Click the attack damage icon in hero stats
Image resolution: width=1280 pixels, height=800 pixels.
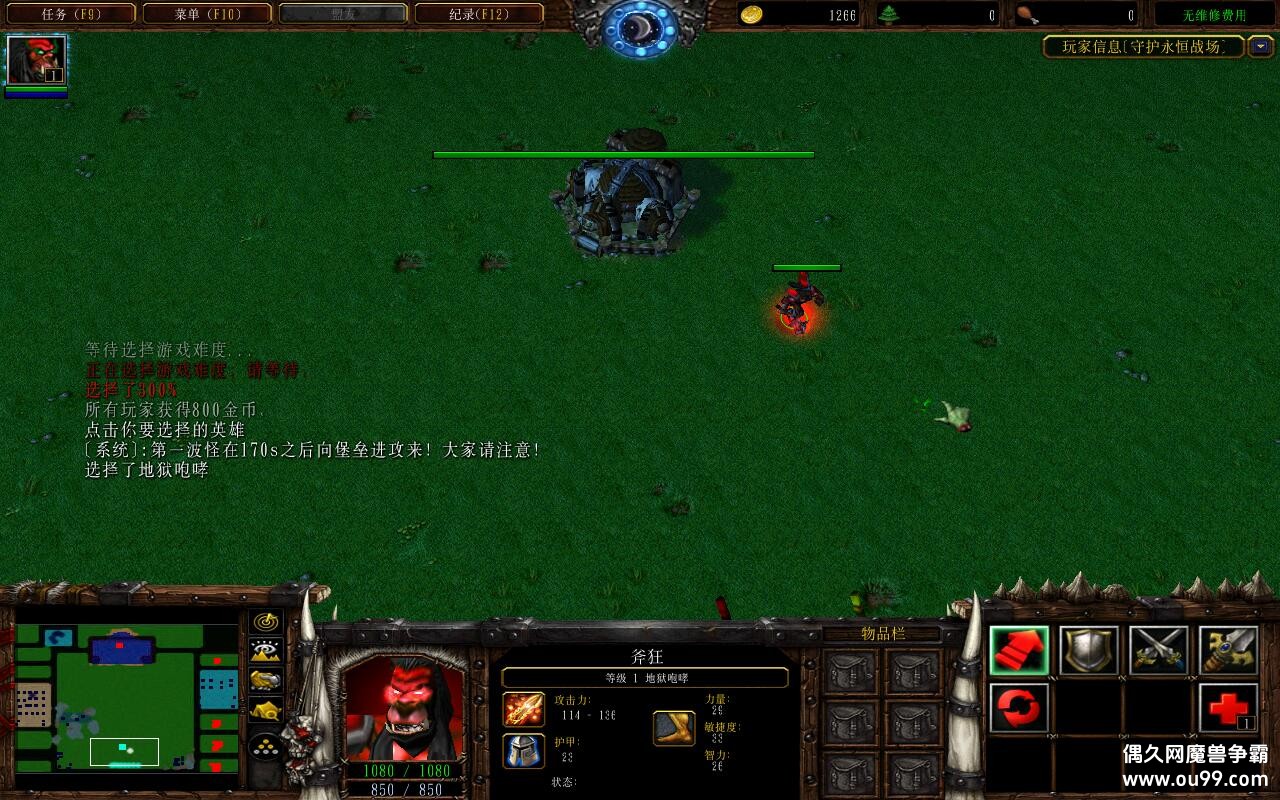click(523, 709)
